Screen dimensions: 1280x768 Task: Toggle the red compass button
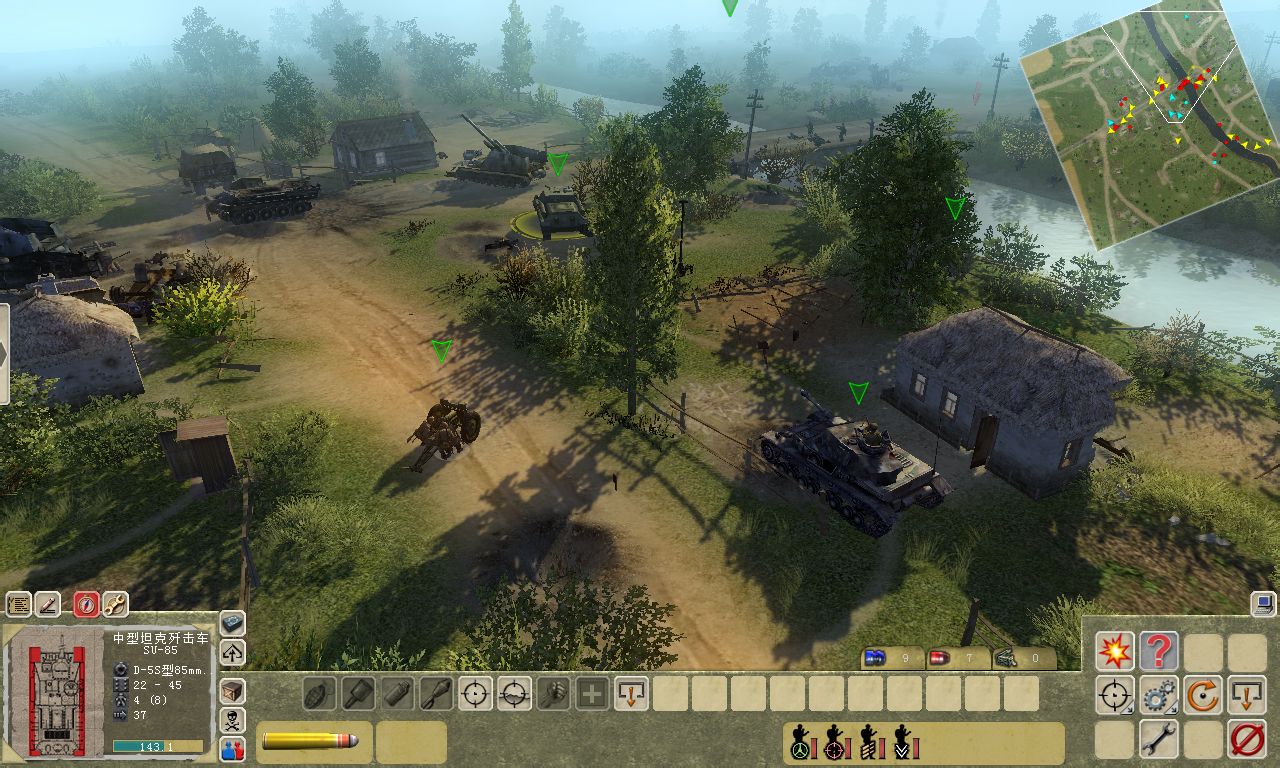pos(87,604)
